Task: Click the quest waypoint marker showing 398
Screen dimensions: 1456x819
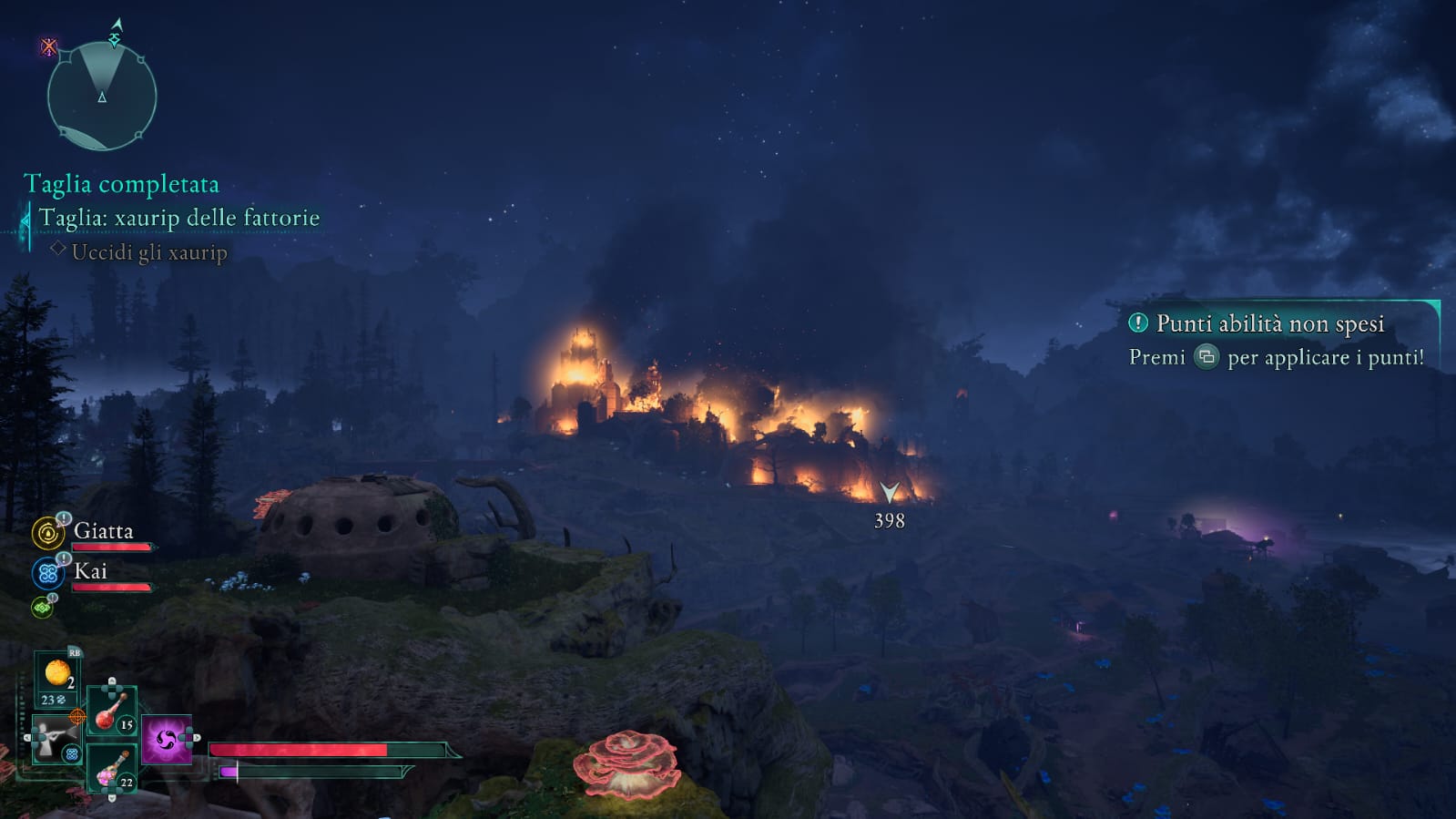Action: [x=889, y=494]
